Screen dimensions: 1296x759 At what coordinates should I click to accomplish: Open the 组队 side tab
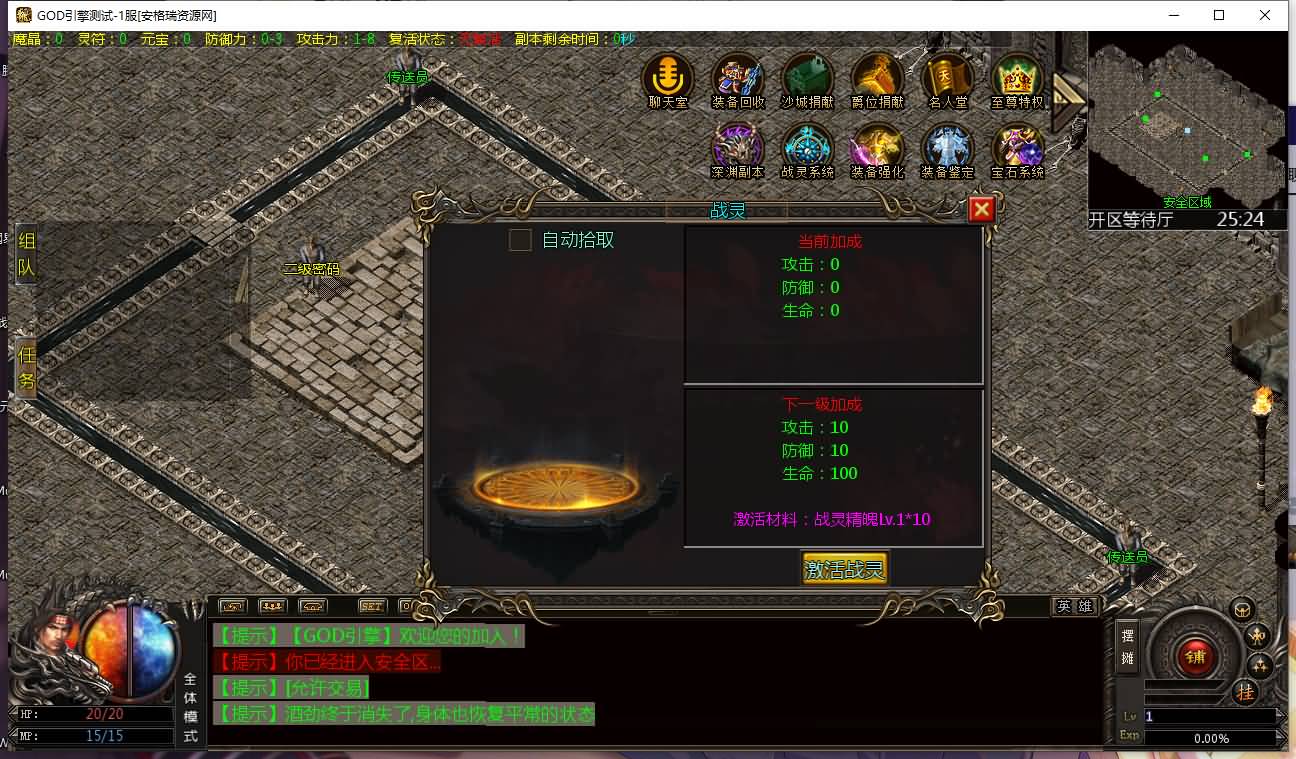point(26,254)
